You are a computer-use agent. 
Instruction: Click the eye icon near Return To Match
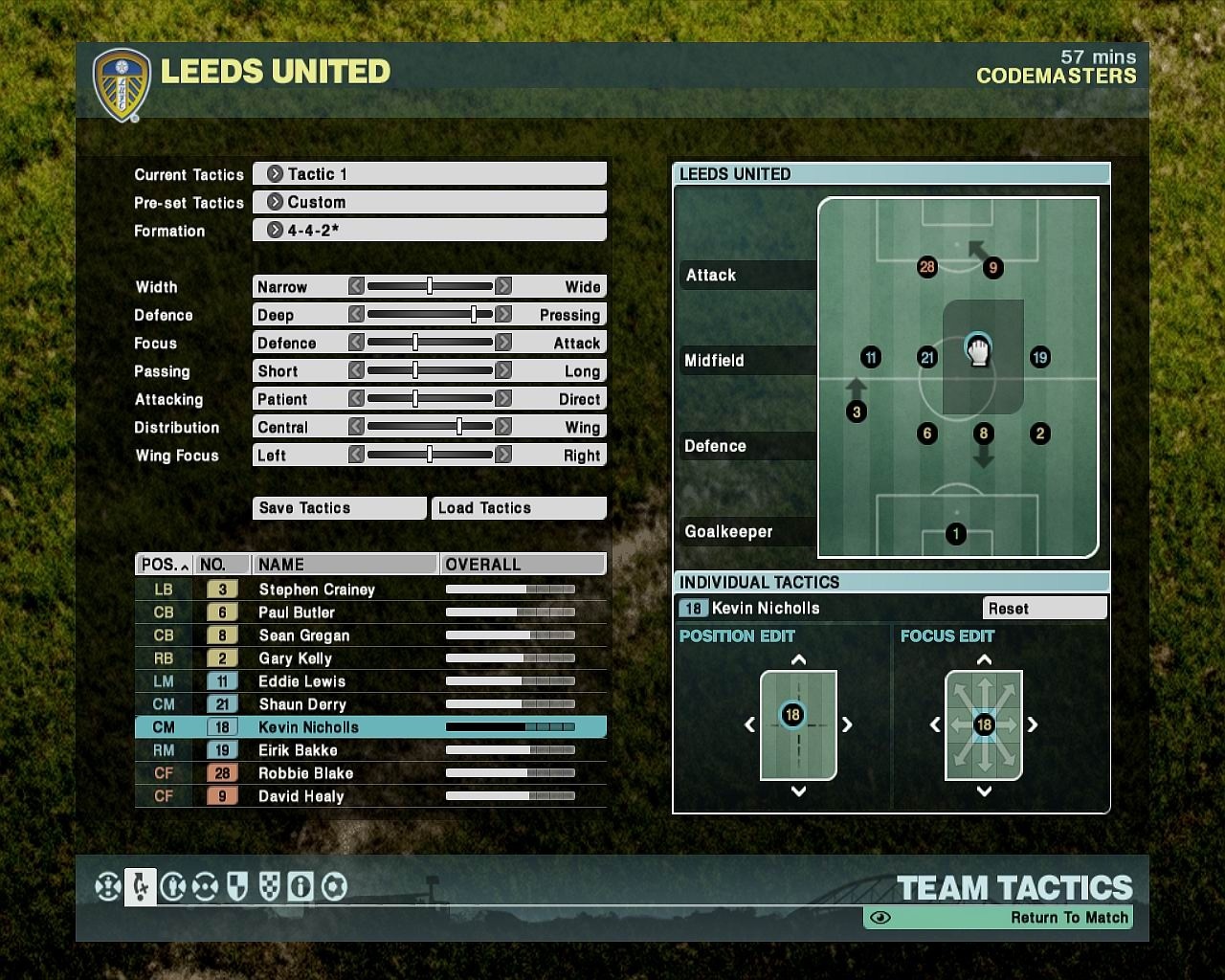coord(880,917)
